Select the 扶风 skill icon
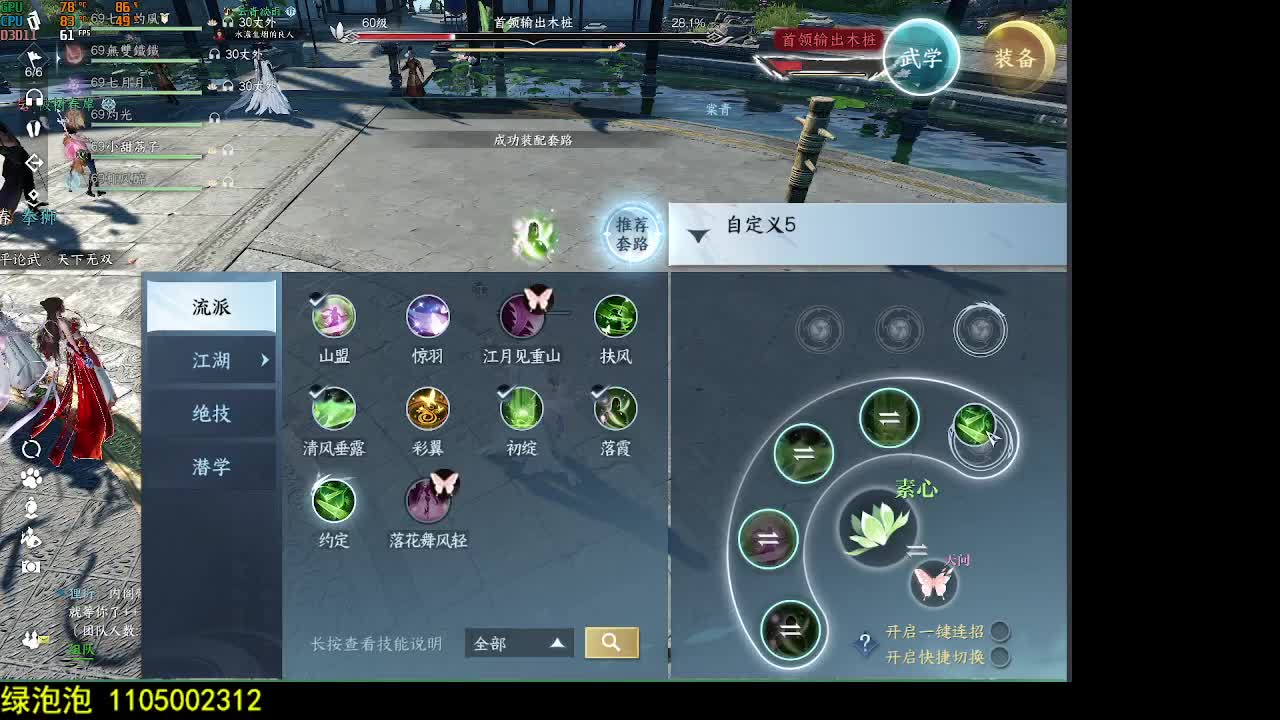Image resolution: width=1280 pixels, height=720 pixels. pyautogui.click(x=616, y=315)
